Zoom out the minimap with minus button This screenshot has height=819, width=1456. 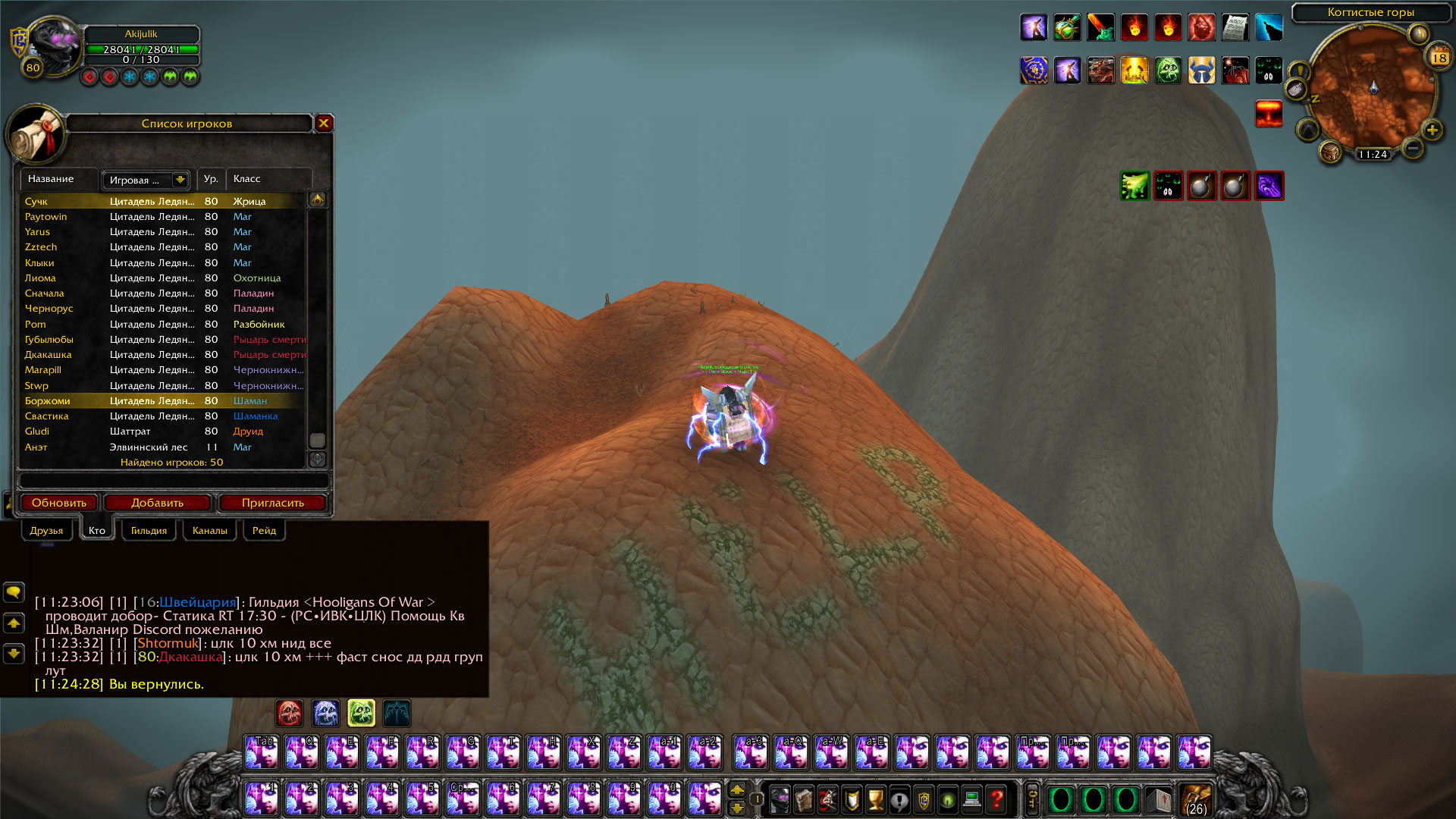pyautogui.click(x=1412, y=148)
